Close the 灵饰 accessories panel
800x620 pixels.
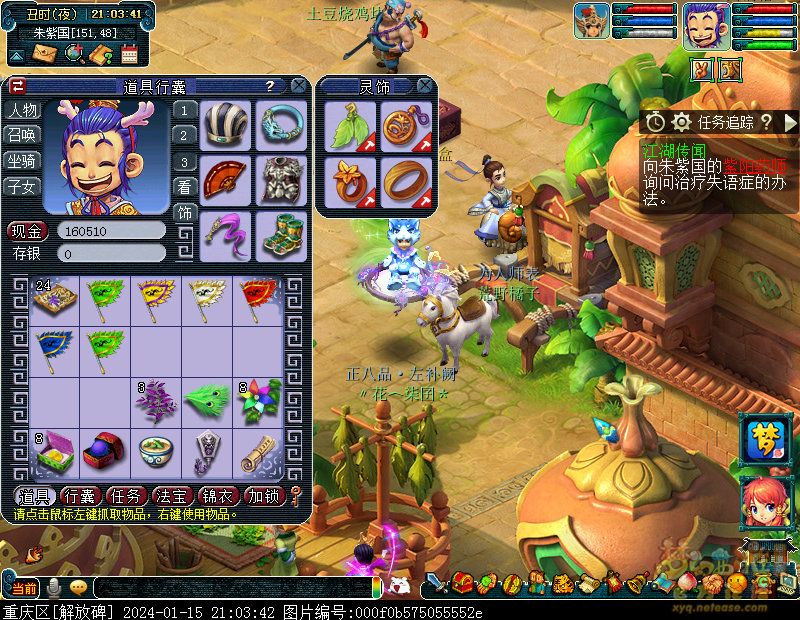[x=425, y=86]
